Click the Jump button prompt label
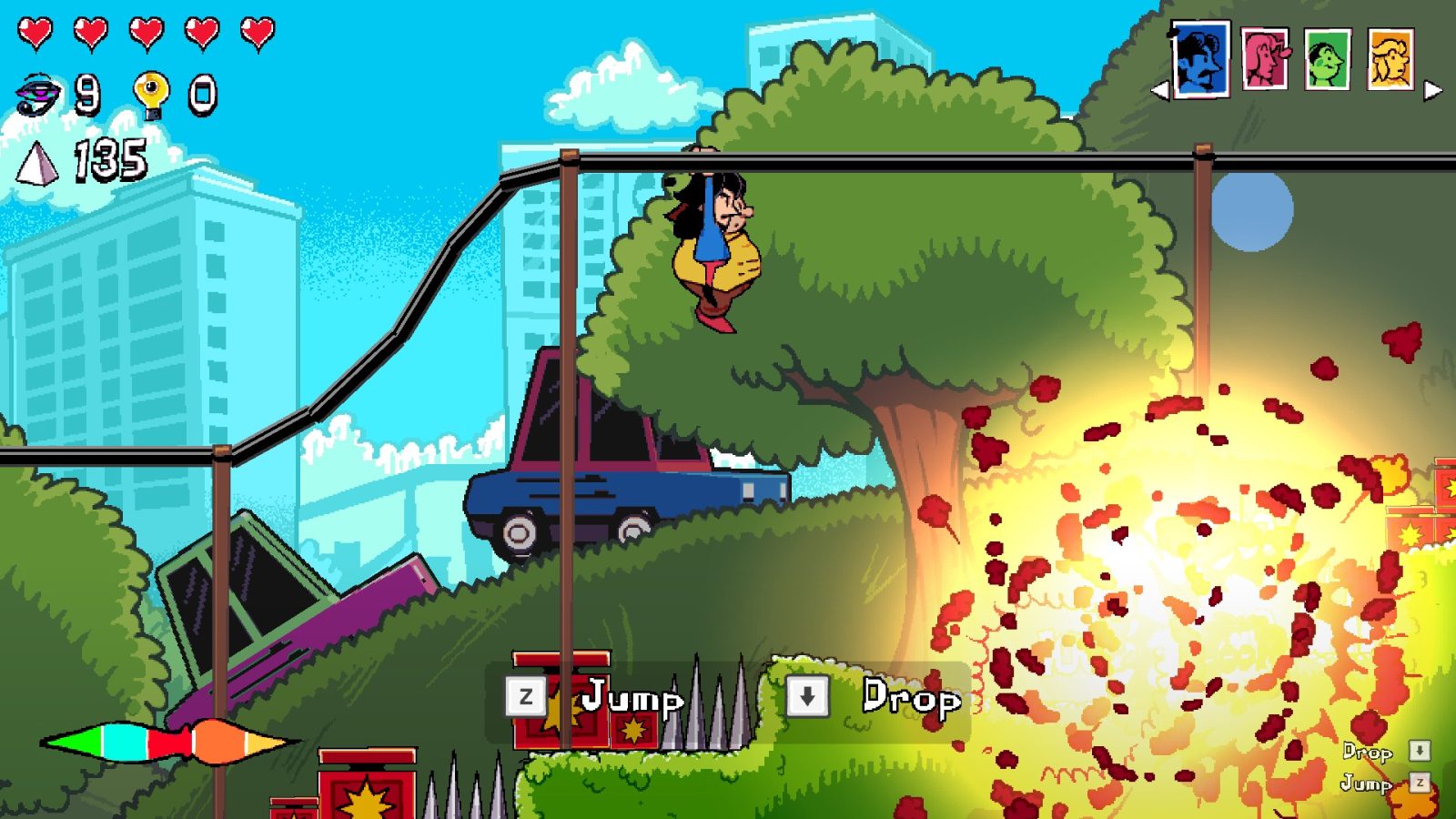The image size is (1456, 819). 632,698
